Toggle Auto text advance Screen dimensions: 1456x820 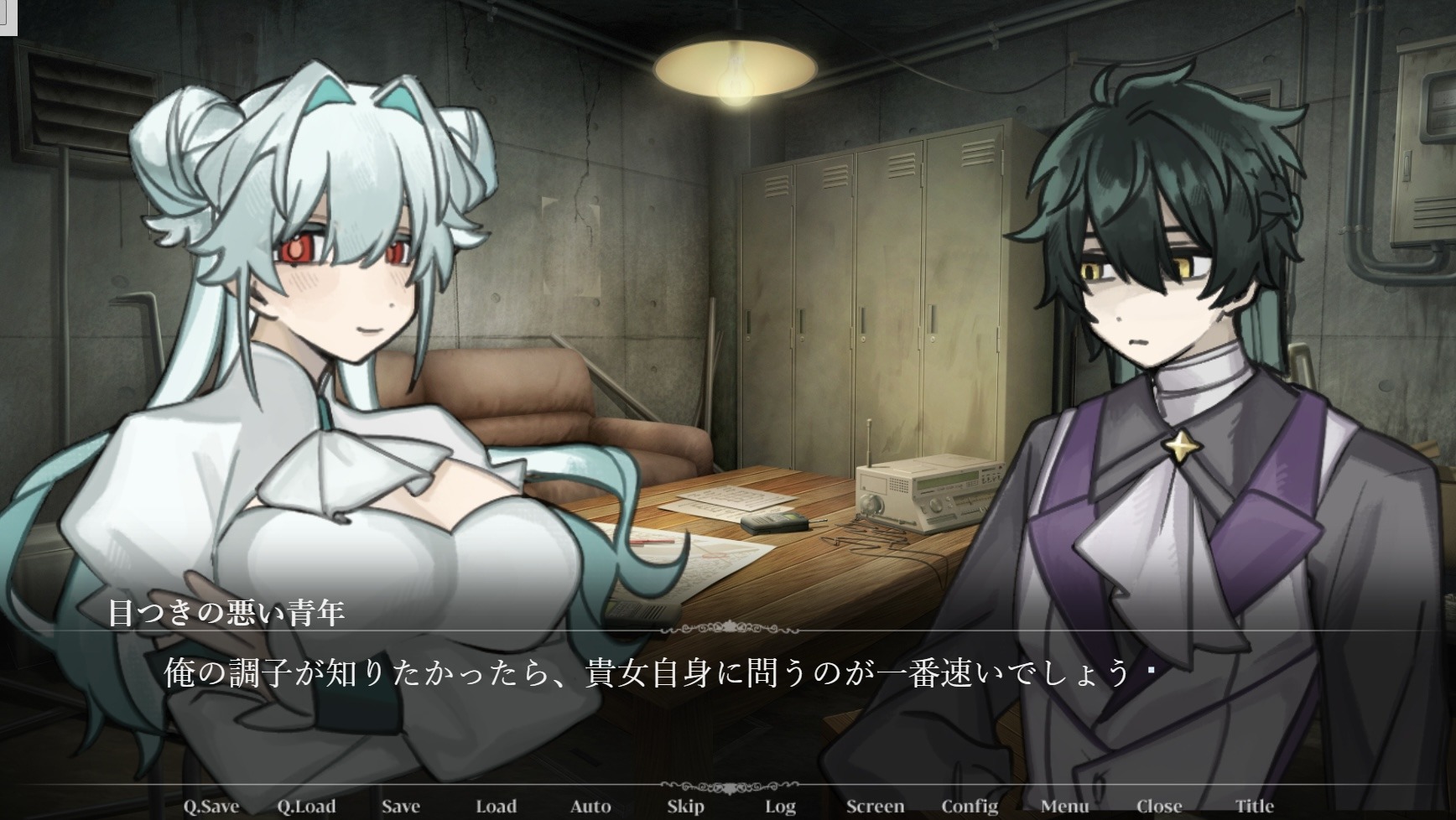pyautogui.click(x=590, y=807)
